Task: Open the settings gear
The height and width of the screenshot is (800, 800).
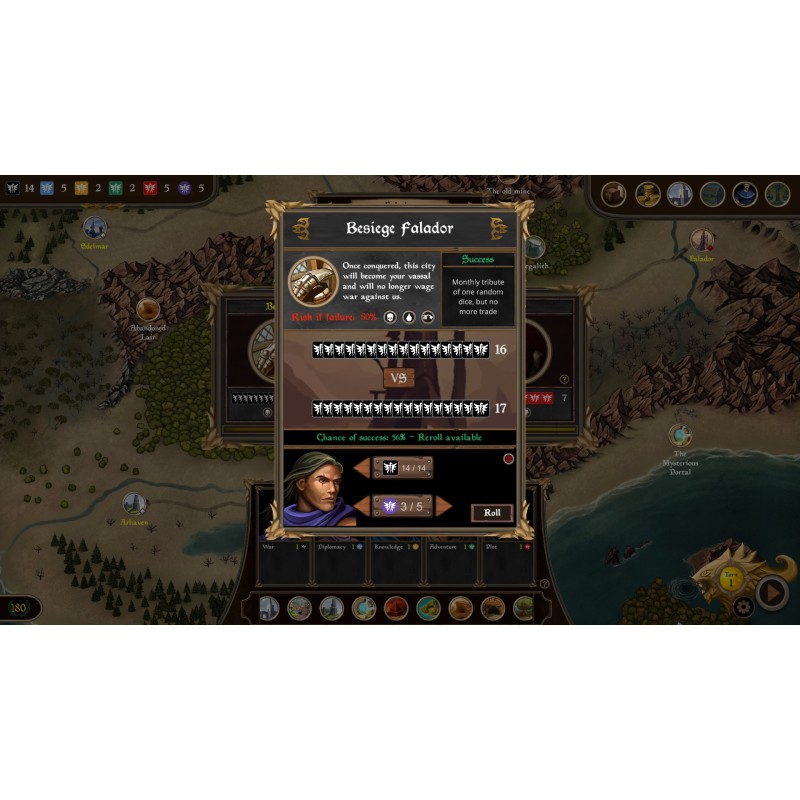Action: [743, 605]
